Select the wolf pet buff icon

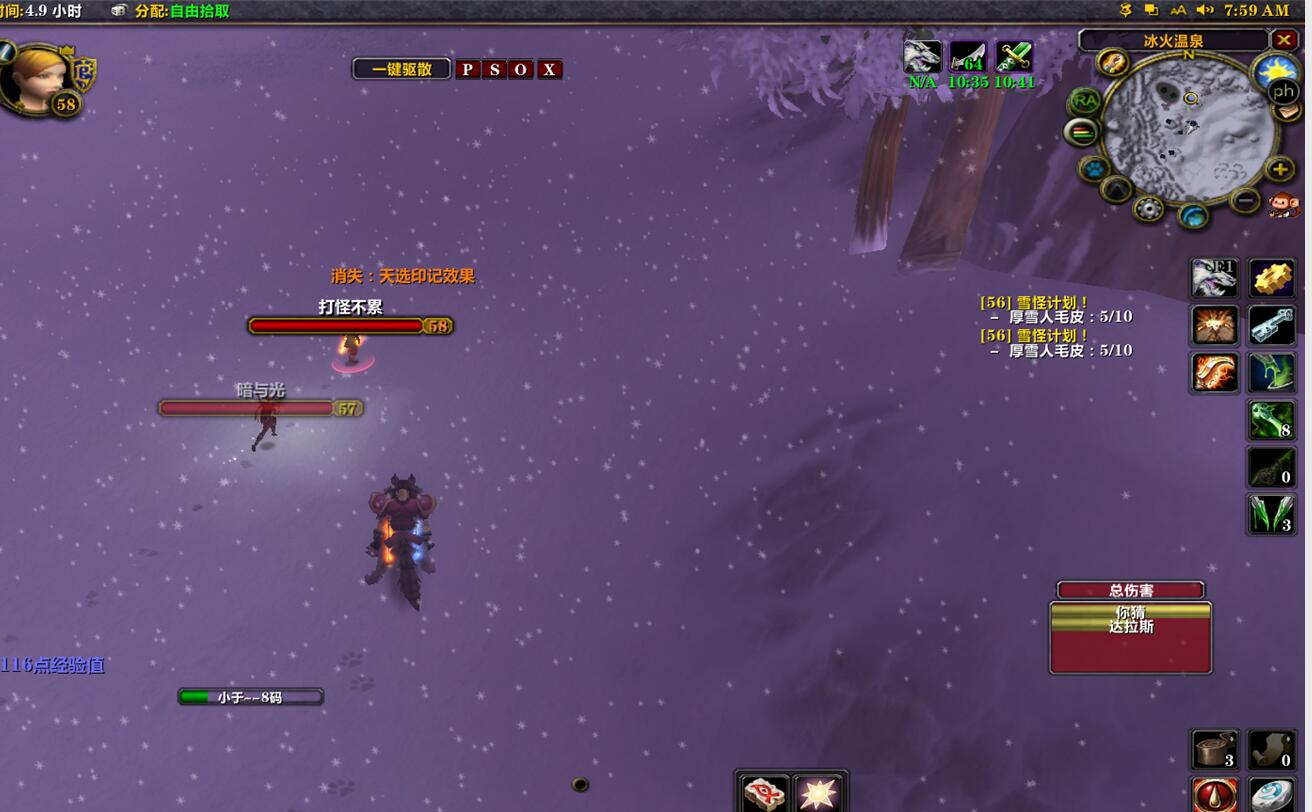pyautogui.click(x=922, y=56)
